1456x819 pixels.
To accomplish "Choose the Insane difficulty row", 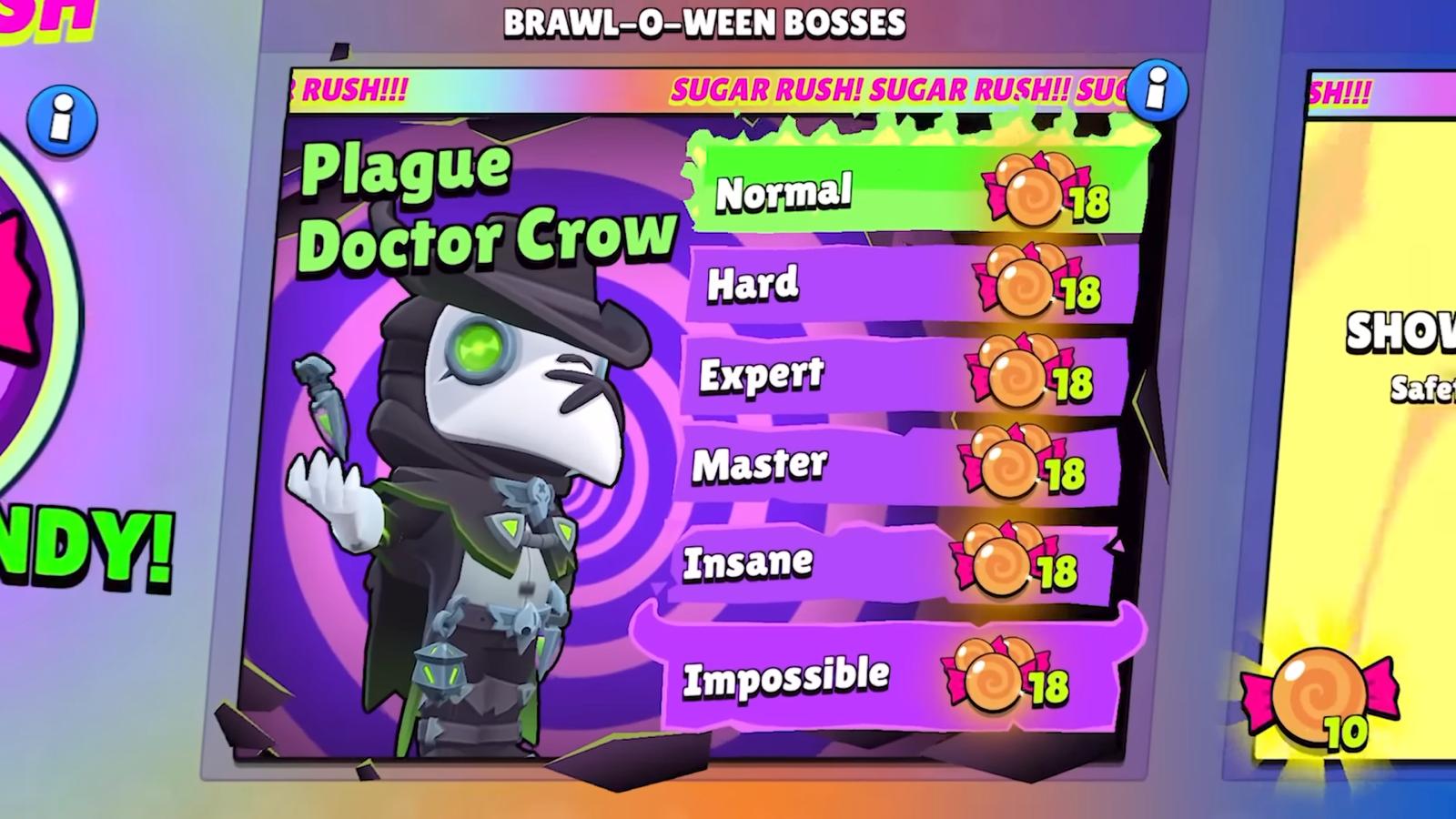I will point(896,562).
